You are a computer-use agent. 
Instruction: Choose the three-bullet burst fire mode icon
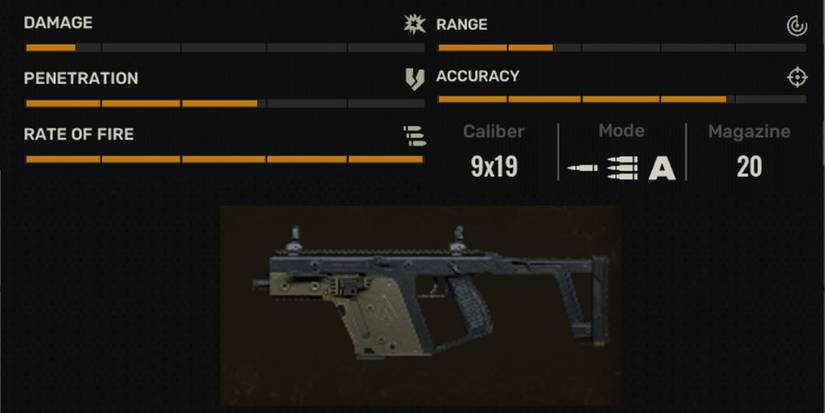tap(622, 169)
